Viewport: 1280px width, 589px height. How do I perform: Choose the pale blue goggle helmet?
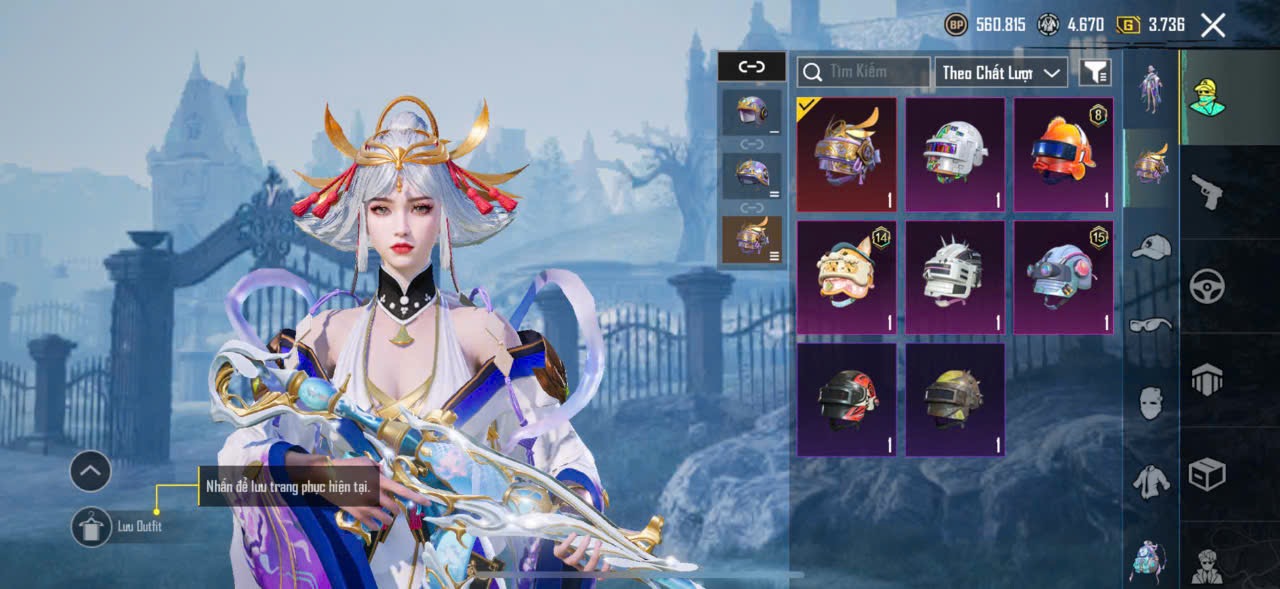[x=1063, y=277]
